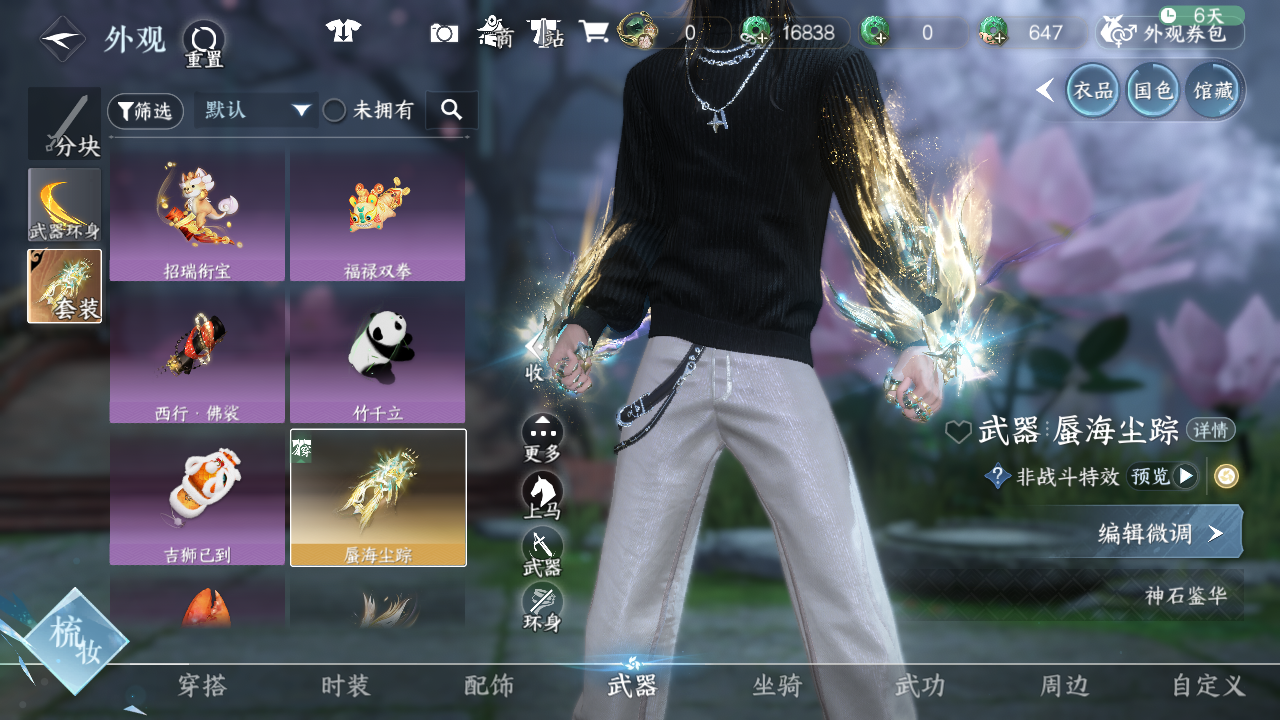Open the 坐骑 mount tab

[x=777, y=686]
